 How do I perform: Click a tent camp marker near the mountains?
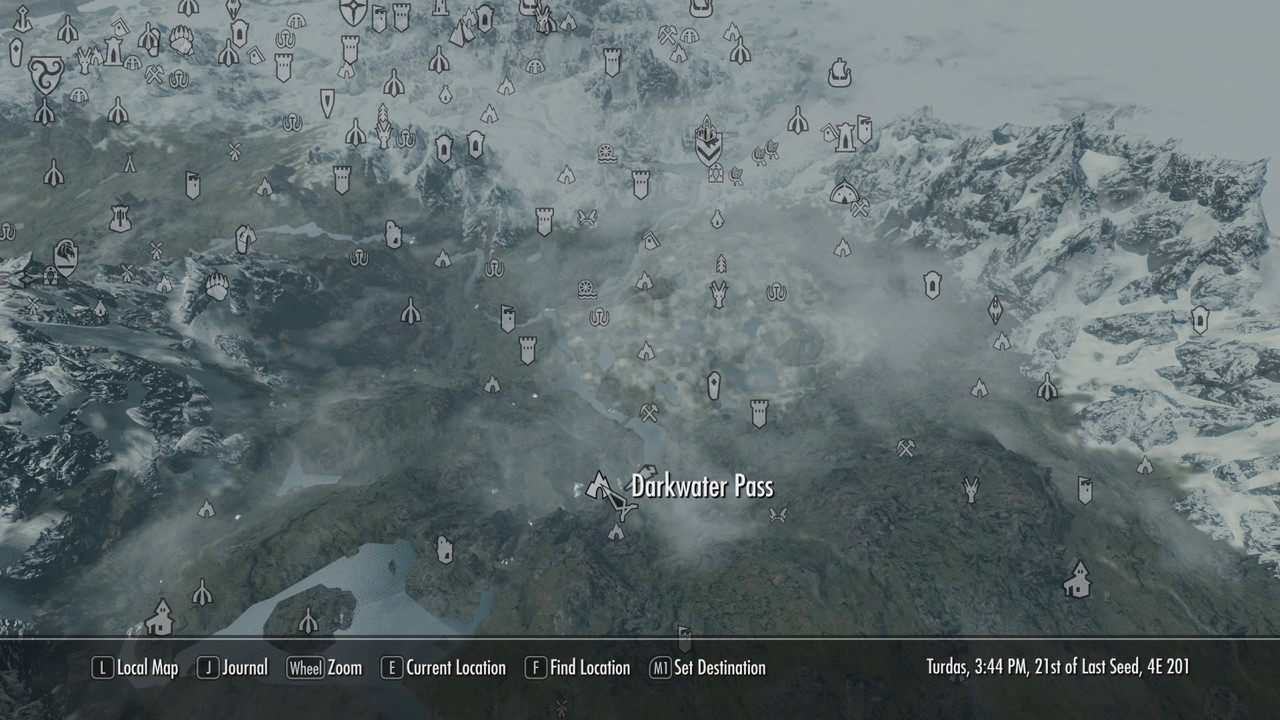pos(164,284)
